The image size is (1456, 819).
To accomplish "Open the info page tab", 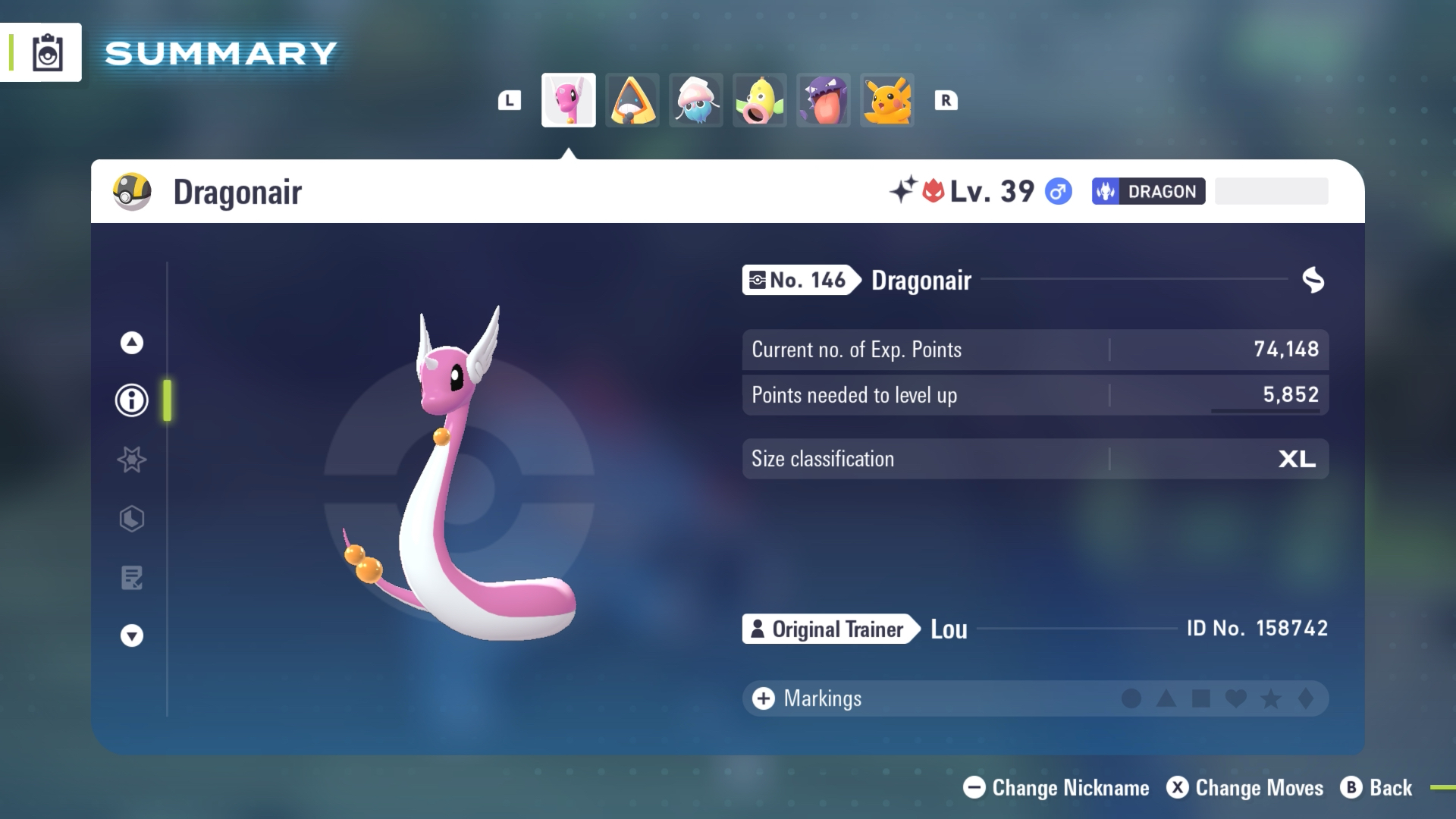I will point(132,400).
